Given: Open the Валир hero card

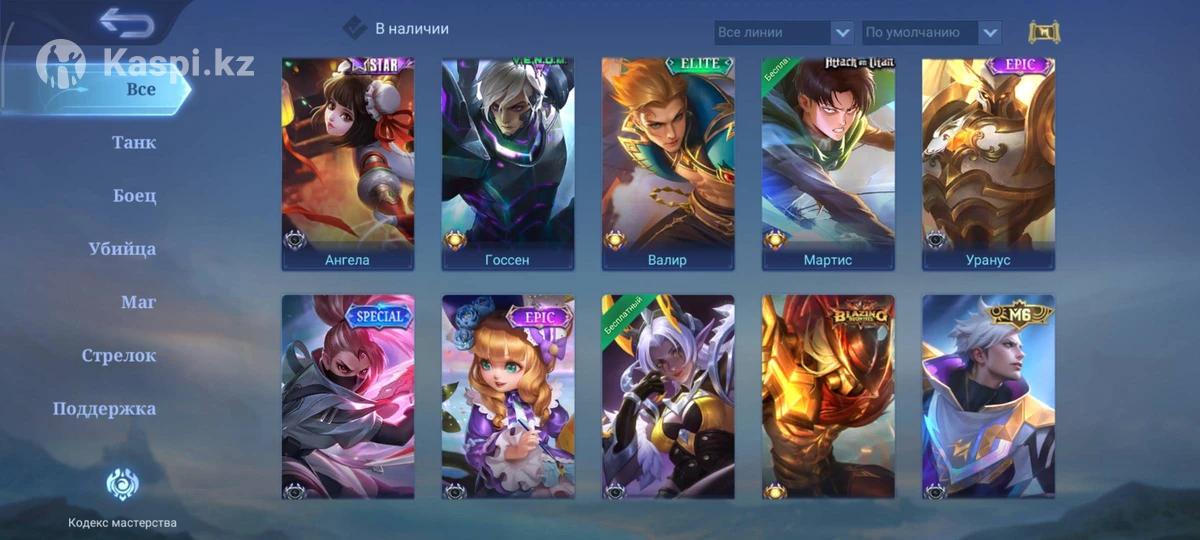Looking at the screenshot, I should click(668, 163).
